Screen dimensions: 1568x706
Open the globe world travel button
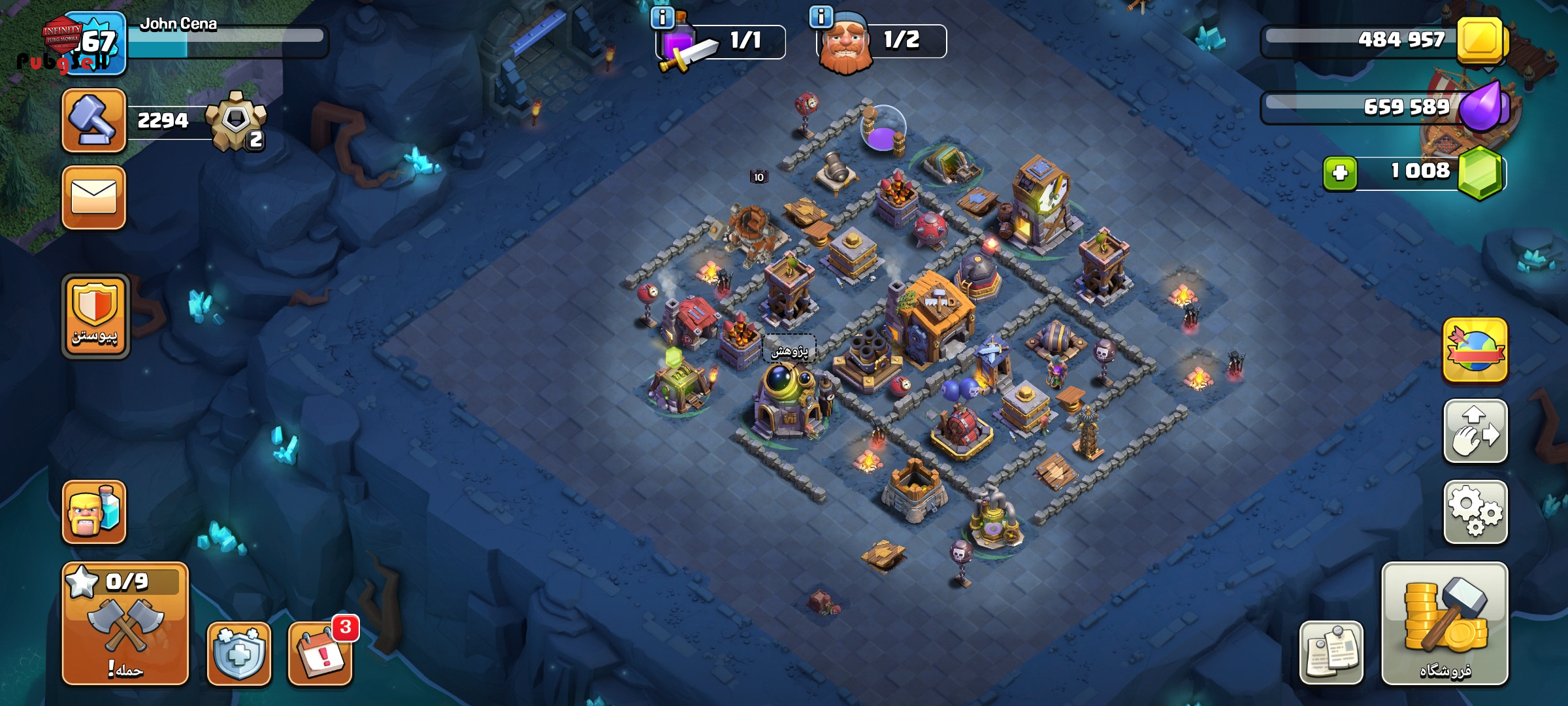point(1475,350)
